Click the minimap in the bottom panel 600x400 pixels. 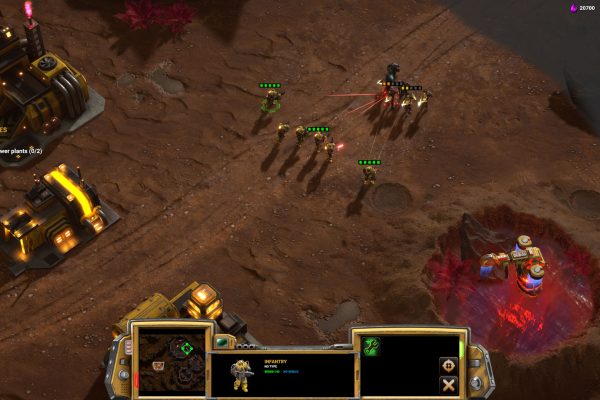click(166, 358)
